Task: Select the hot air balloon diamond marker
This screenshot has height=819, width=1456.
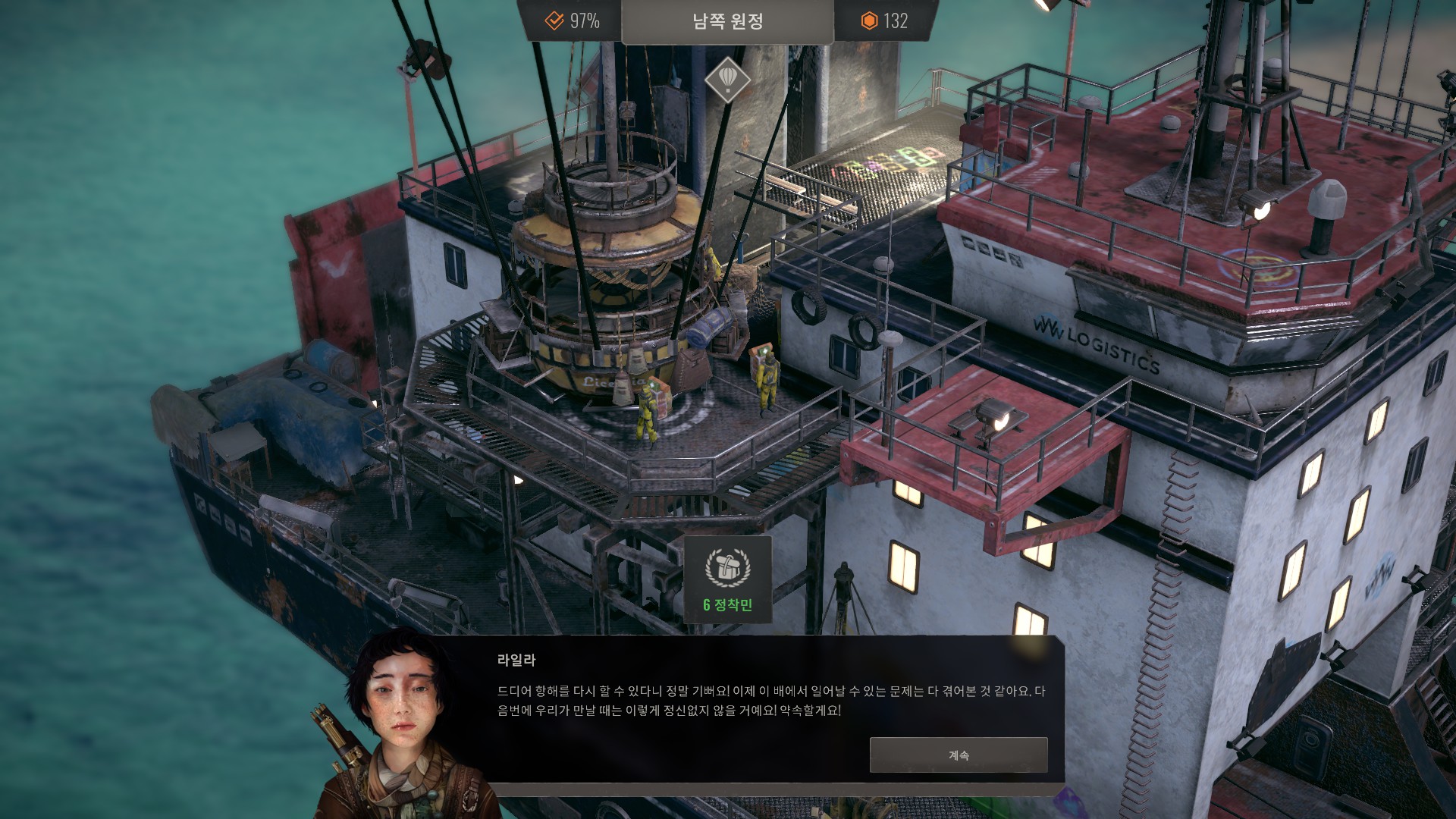Action: pyautogui.click(x=727, y=79)
